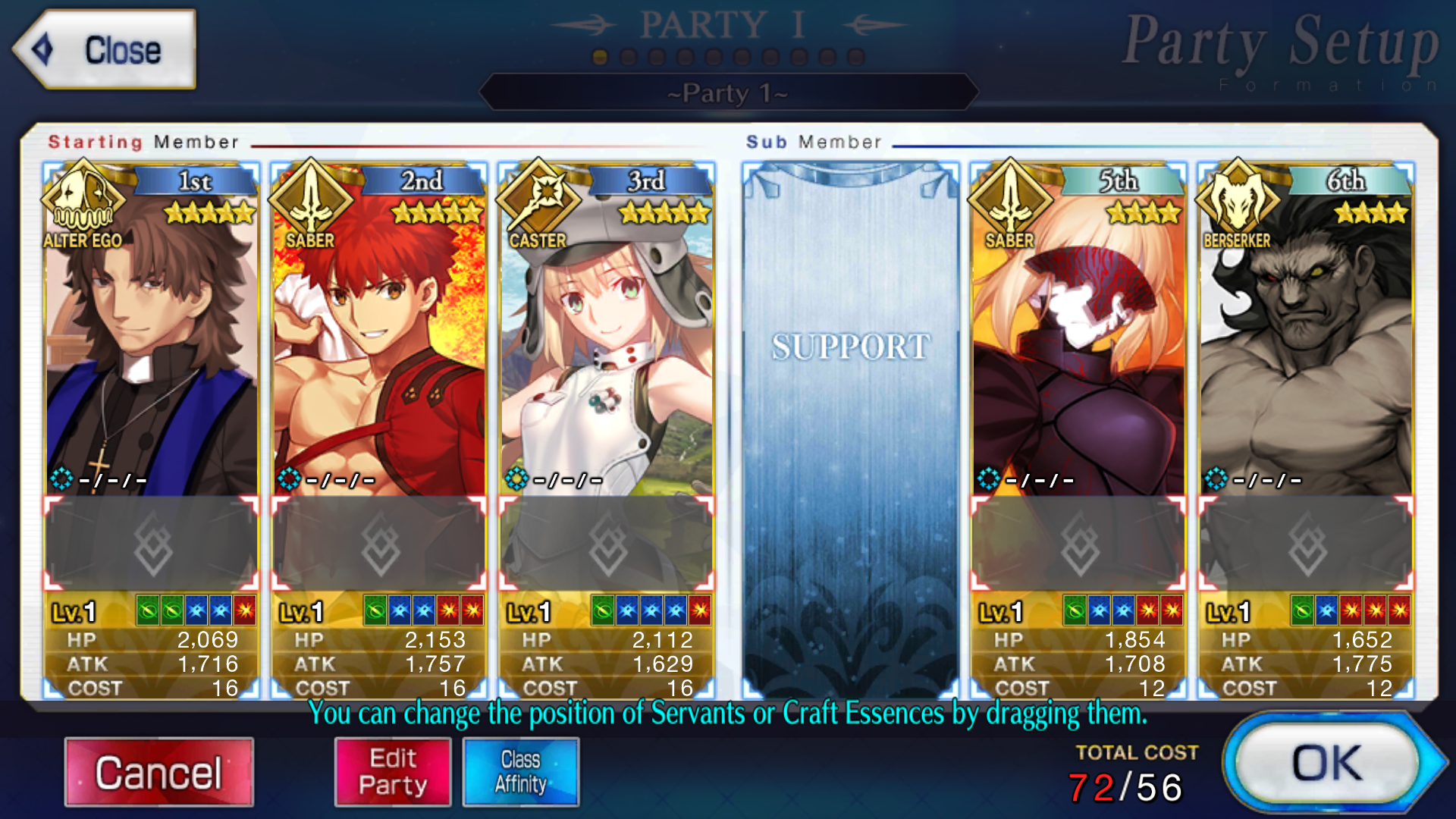Open the Edit Party screen
The width and height of the screenshot is (1456, 819).
(392, 770)
